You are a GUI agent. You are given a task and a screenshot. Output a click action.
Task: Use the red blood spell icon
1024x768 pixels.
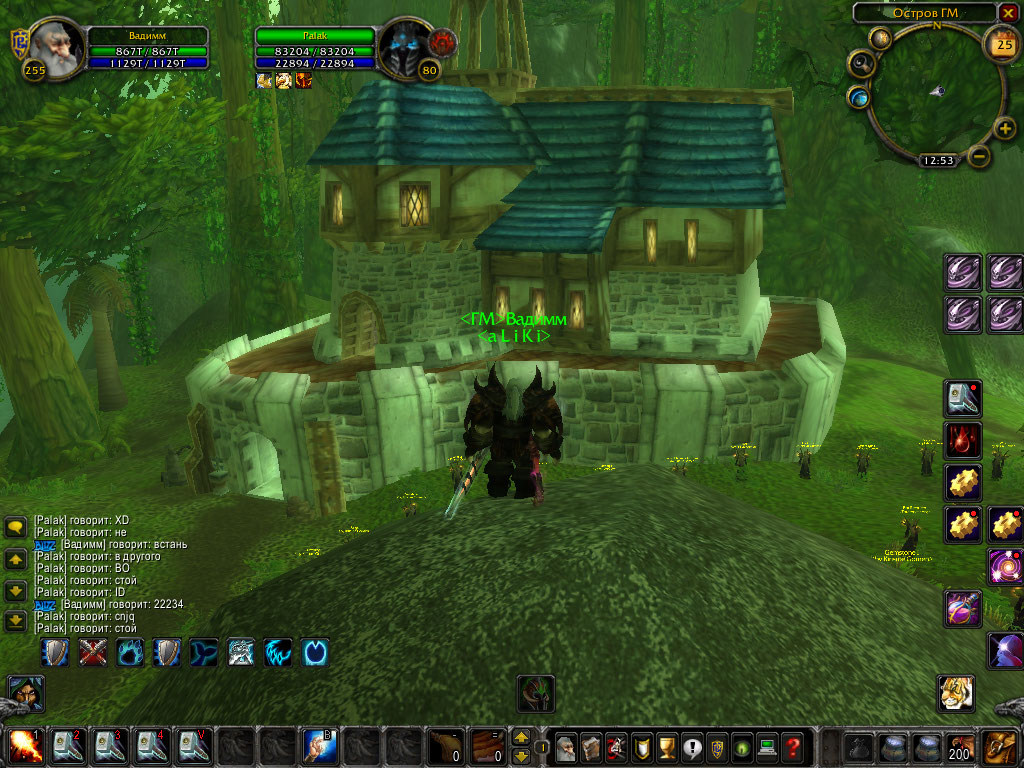pyautogui.click(x=963, y=440)
